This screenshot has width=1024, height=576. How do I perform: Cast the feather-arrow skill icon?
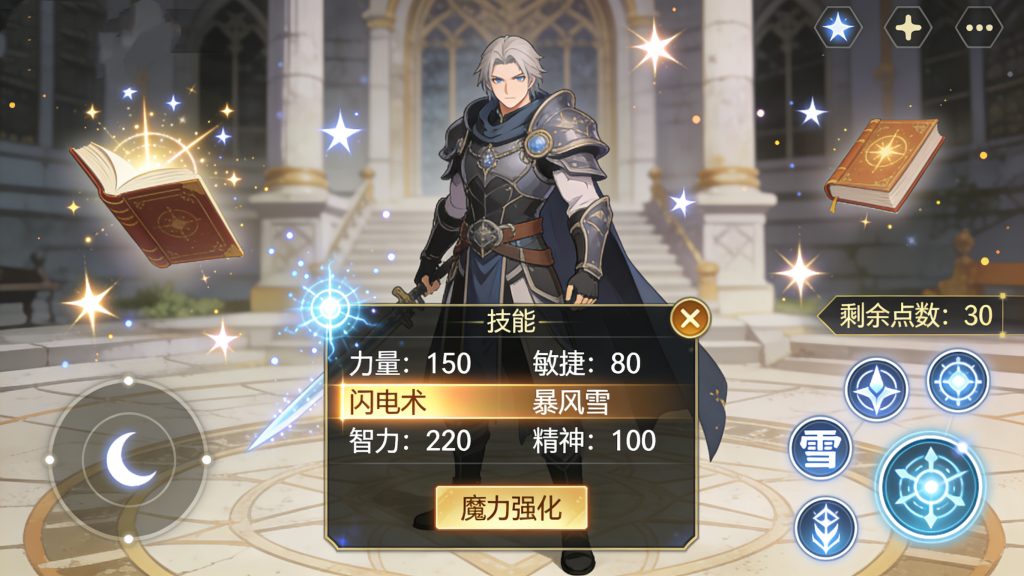click(x=826, y=527)
